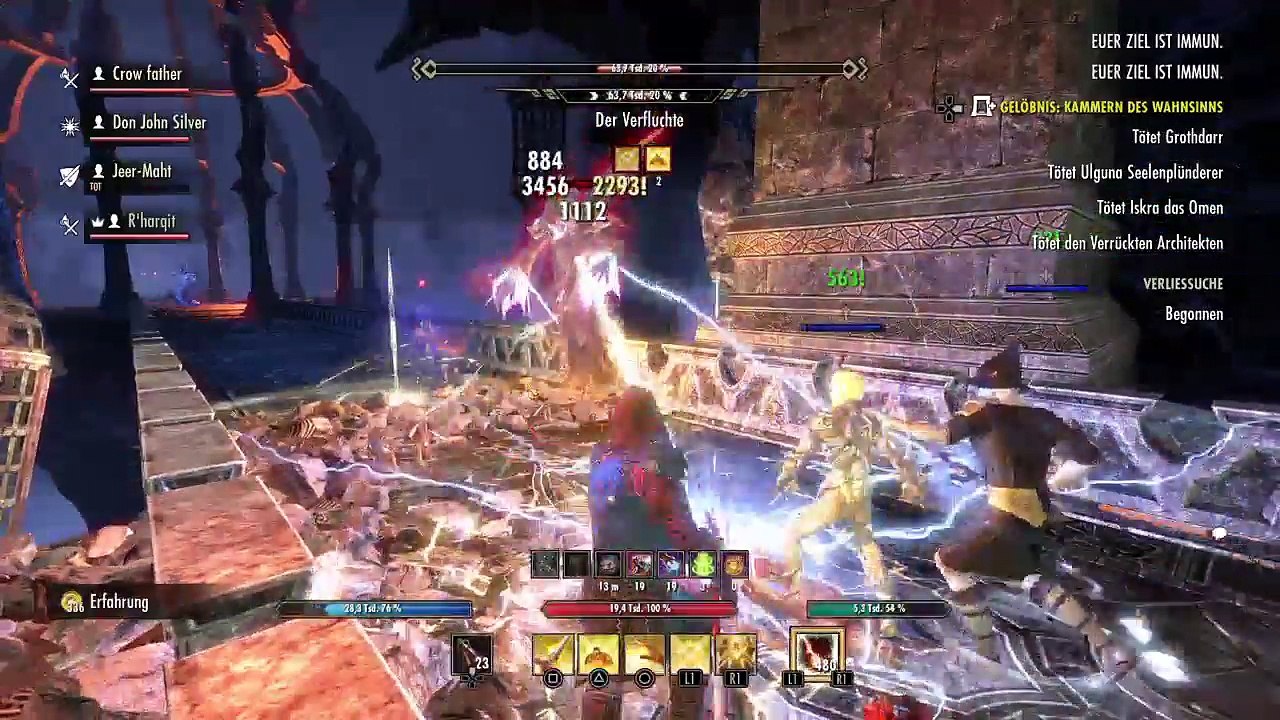
Task: Open the Gelöbnis: Kammern des Wahnsinns quest
Action: 1110,107
